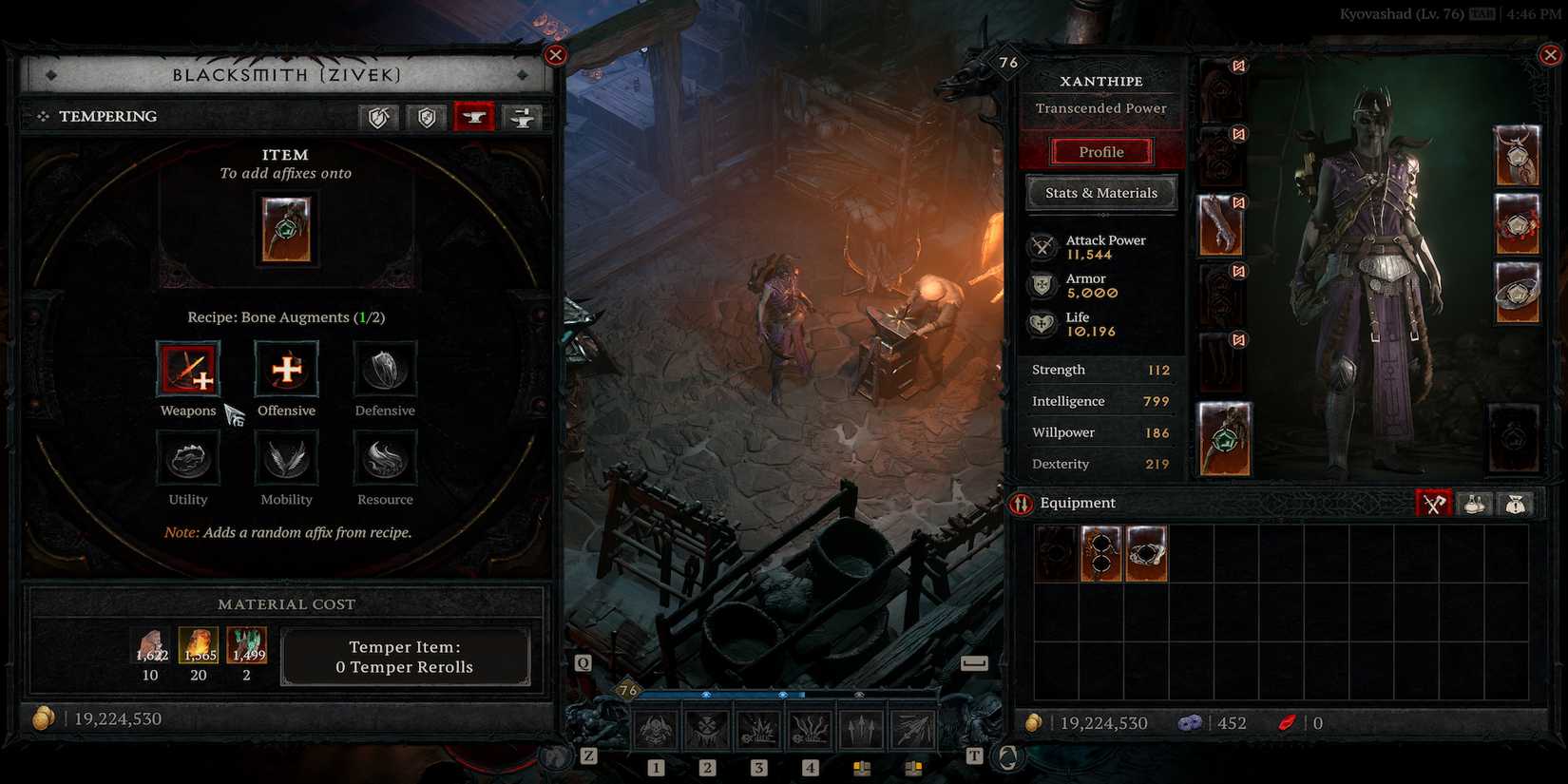Select the Utility recipe tab
This screenshot has height=784, width=1568.
click(x=188, y=460)
